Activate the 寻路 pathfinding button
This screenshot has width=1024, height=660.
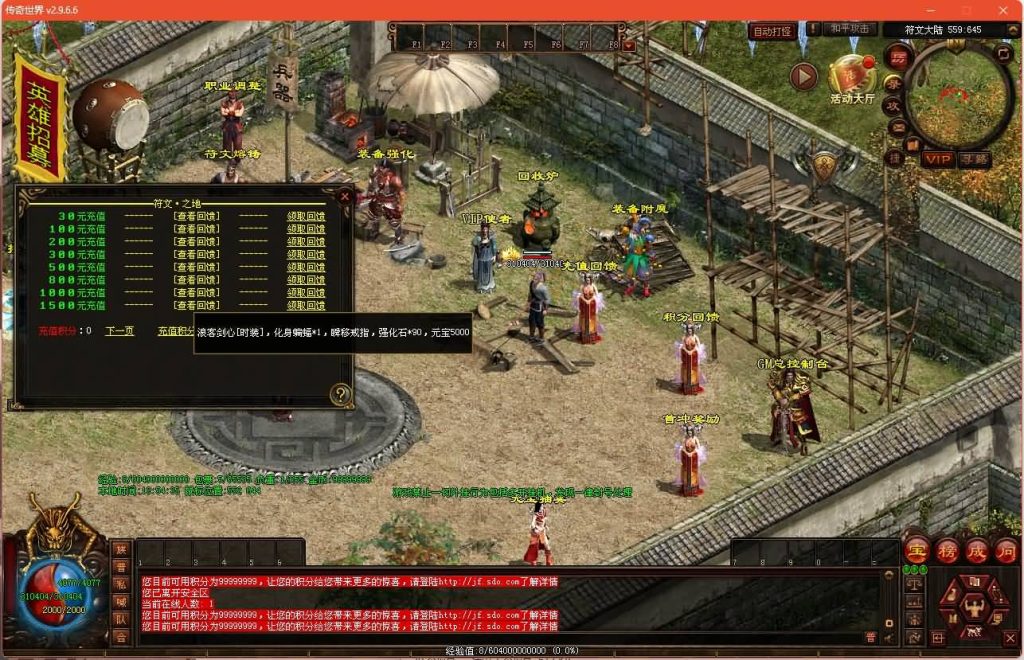972,159
